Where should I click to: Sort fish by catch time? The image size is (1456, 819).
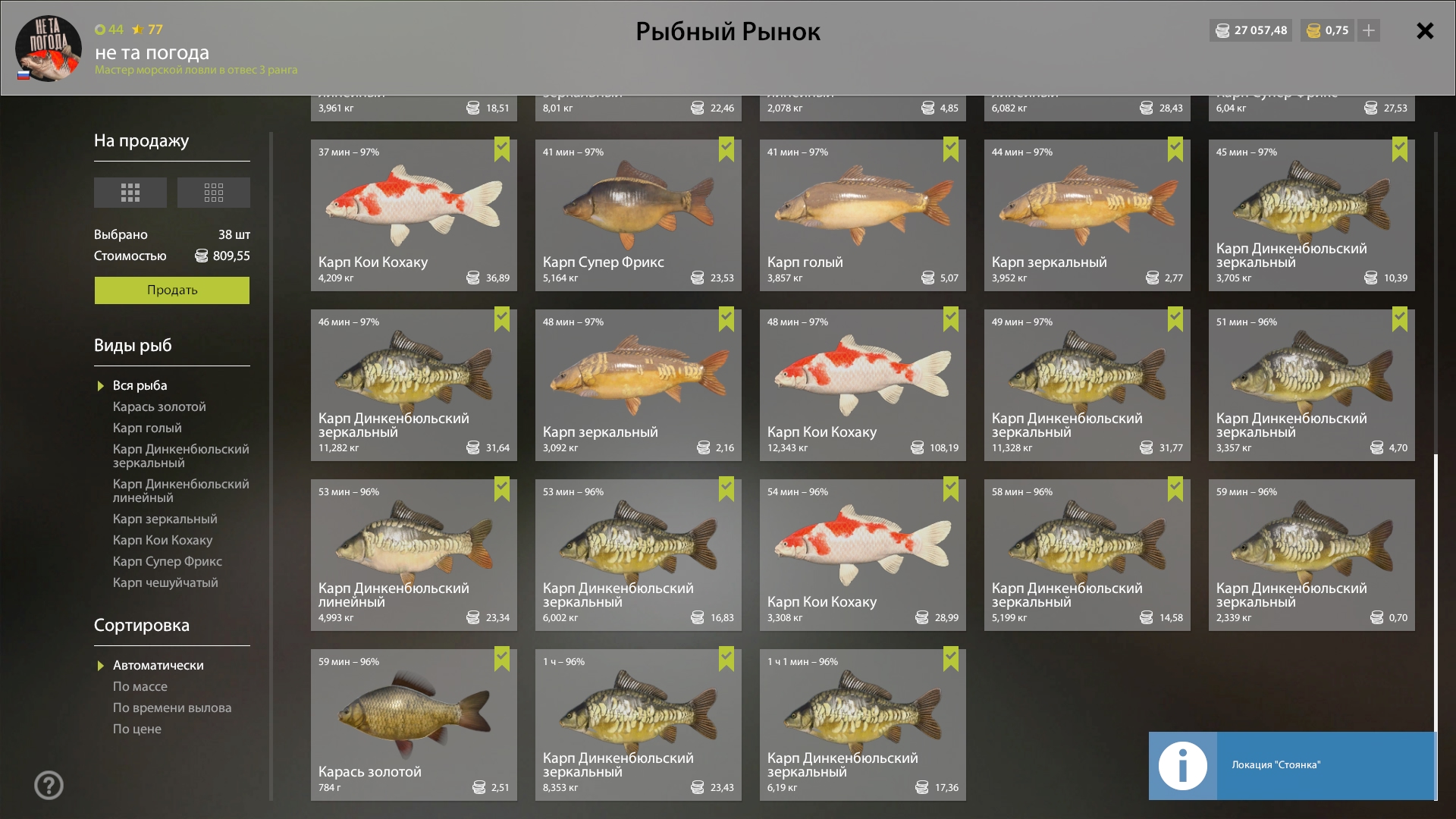[x=172, y=708]
